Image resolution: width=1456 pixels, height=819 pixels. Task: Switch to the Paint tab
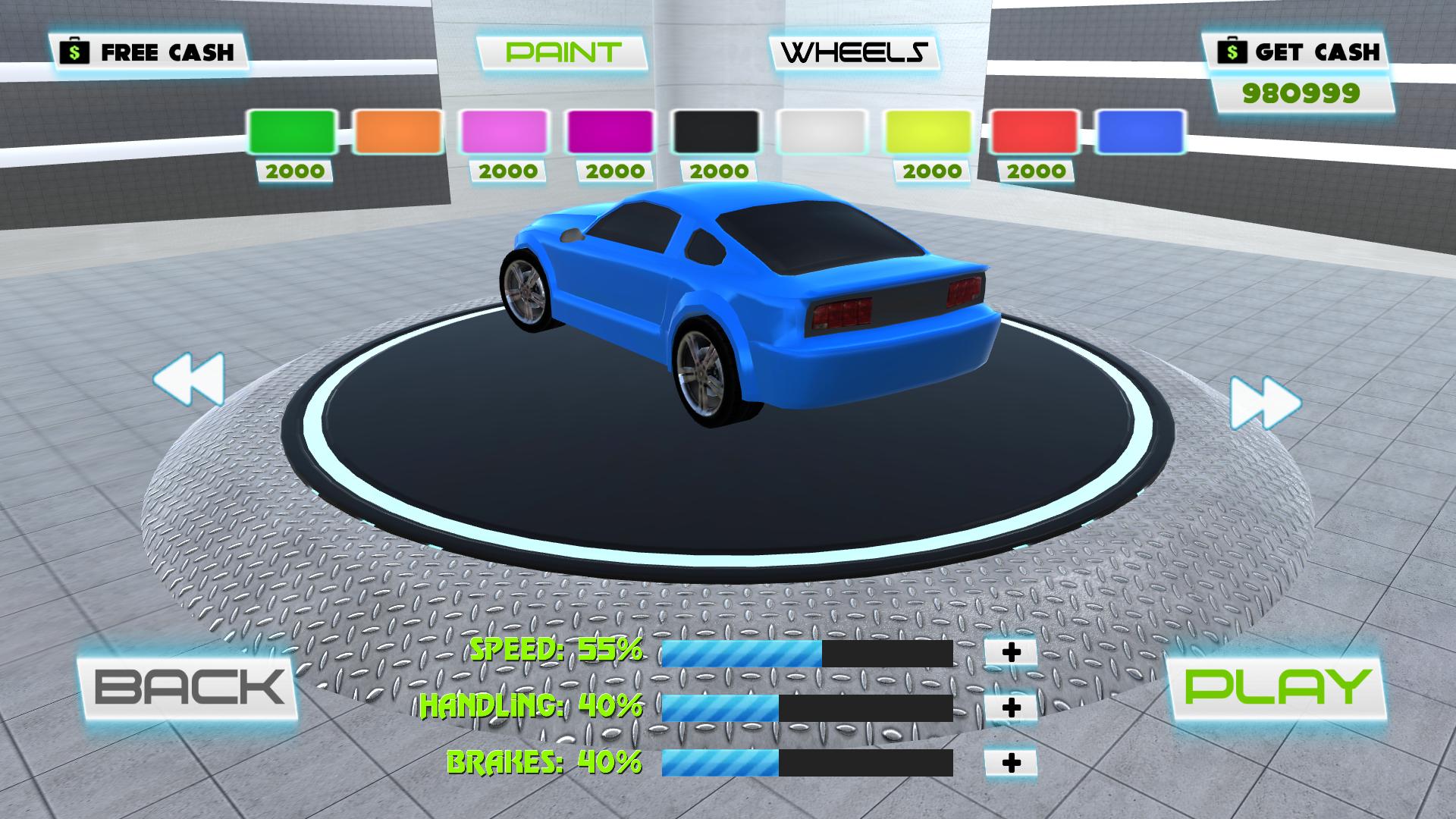click(561, 52)
